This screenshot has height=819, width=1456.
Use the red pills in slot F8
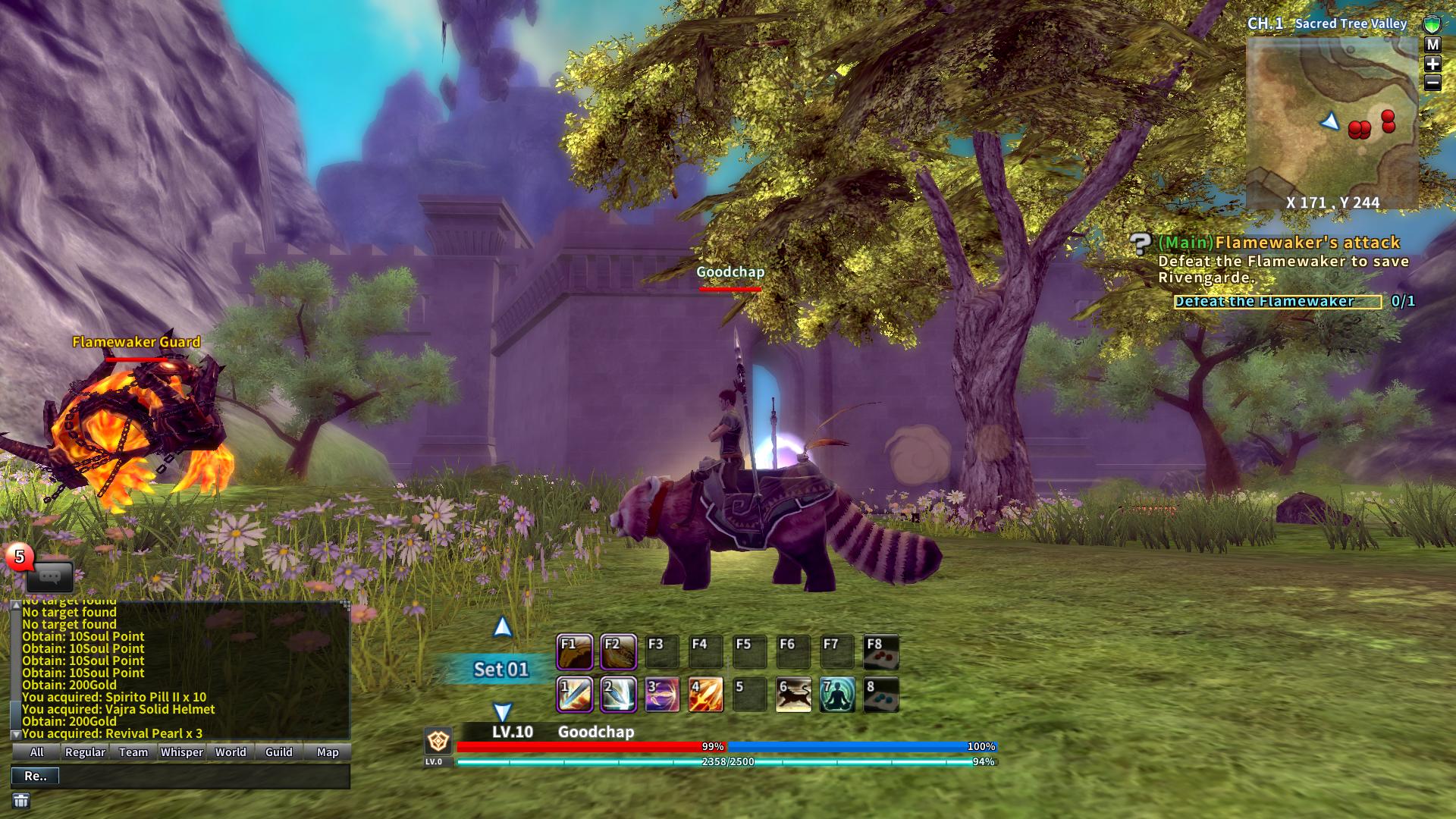click(x=881, y=652)
